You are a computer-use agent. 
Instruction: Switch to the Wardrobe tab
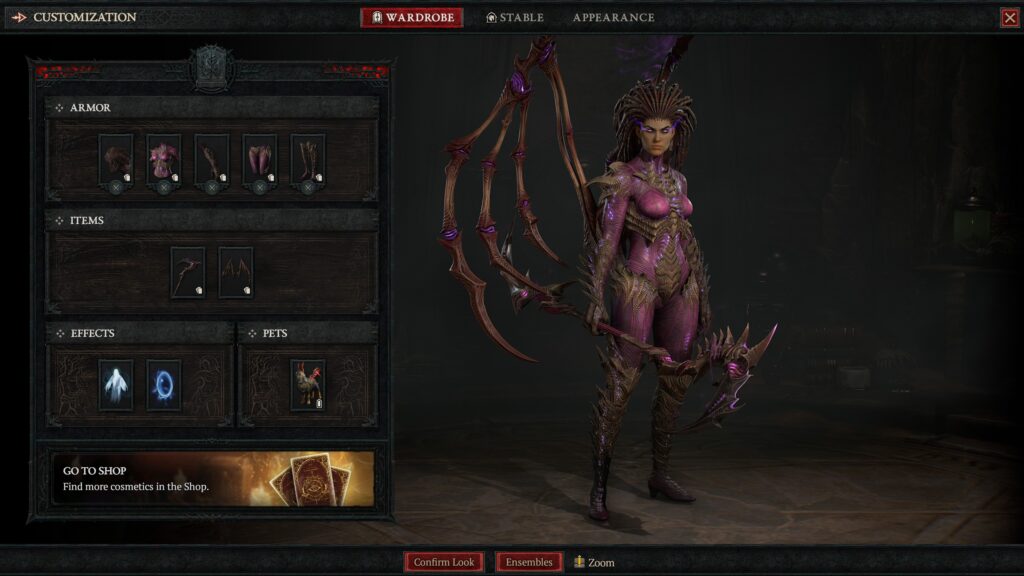pos(412,18)
